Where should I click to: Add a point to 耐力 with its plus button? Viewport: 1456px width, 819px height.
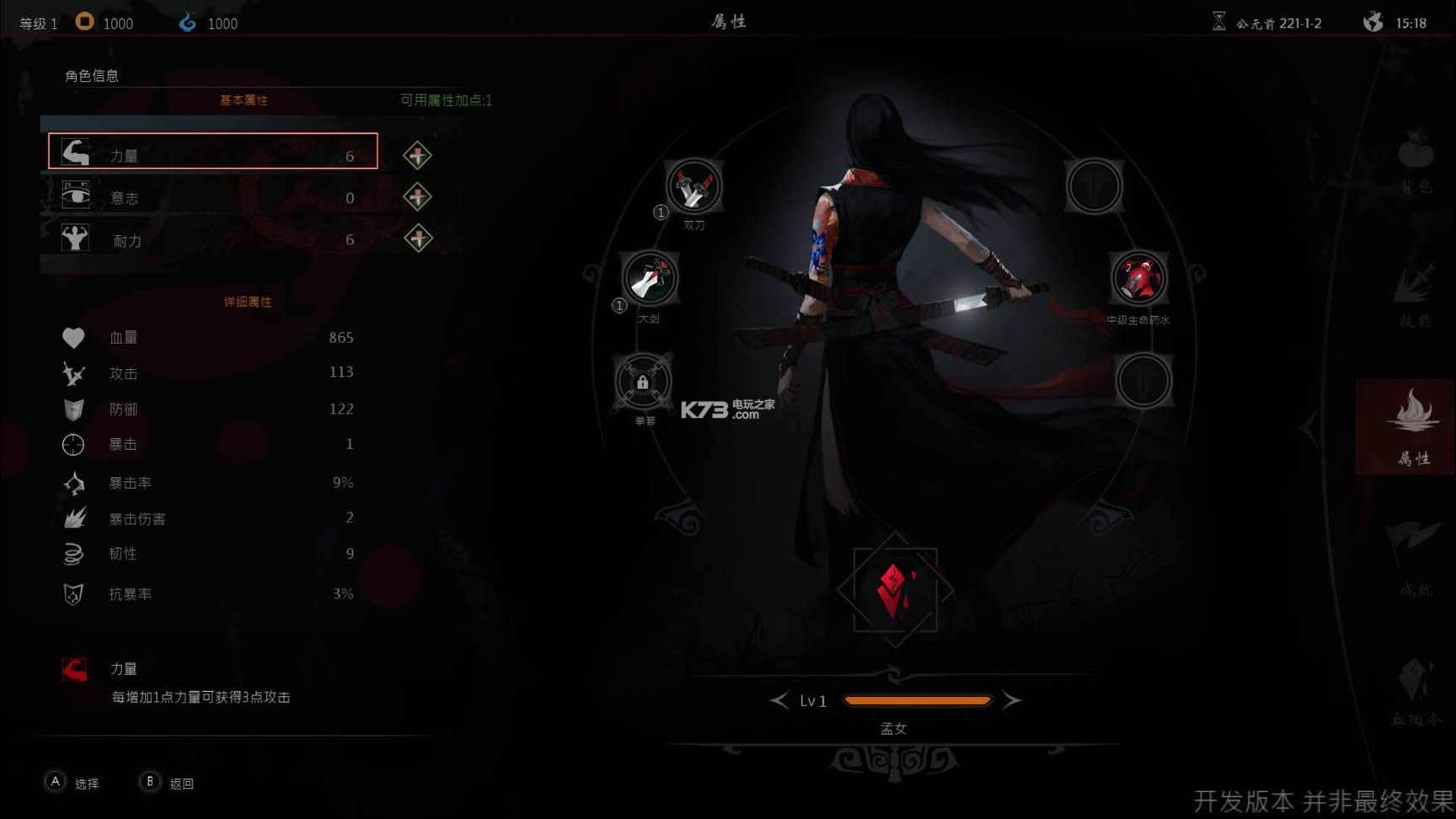[417, 239]
